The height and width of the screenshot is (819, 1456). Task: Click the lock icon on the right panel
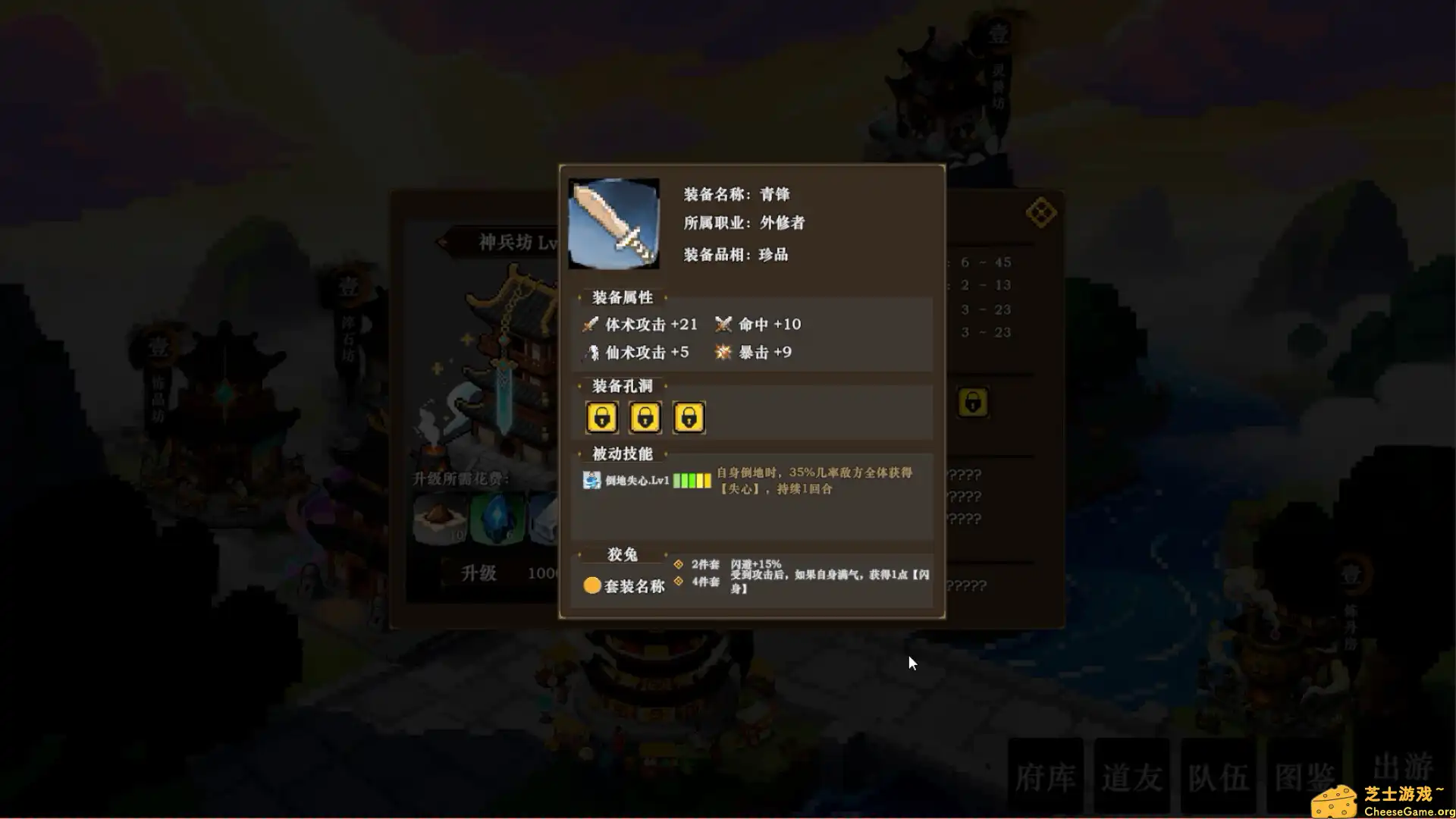974,403
